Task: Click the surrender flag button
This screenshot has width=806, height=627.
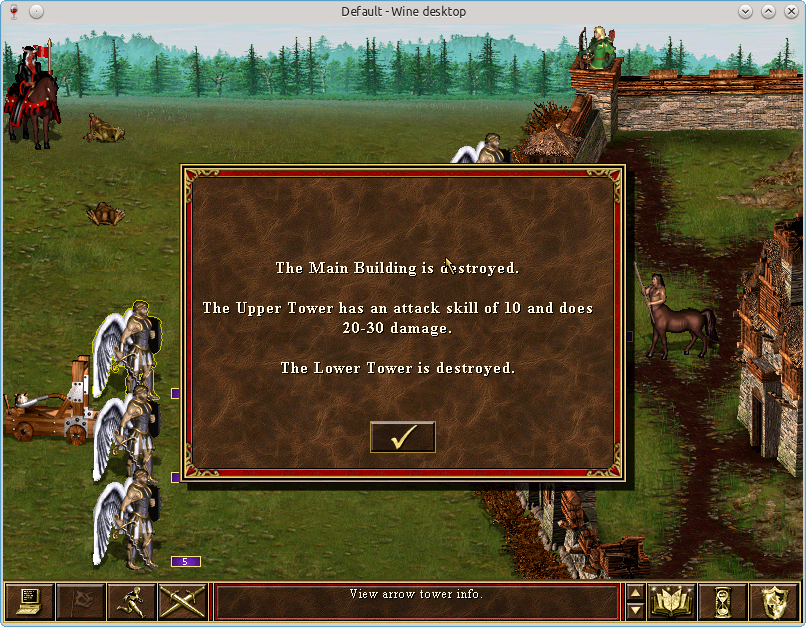Action: 80,601
